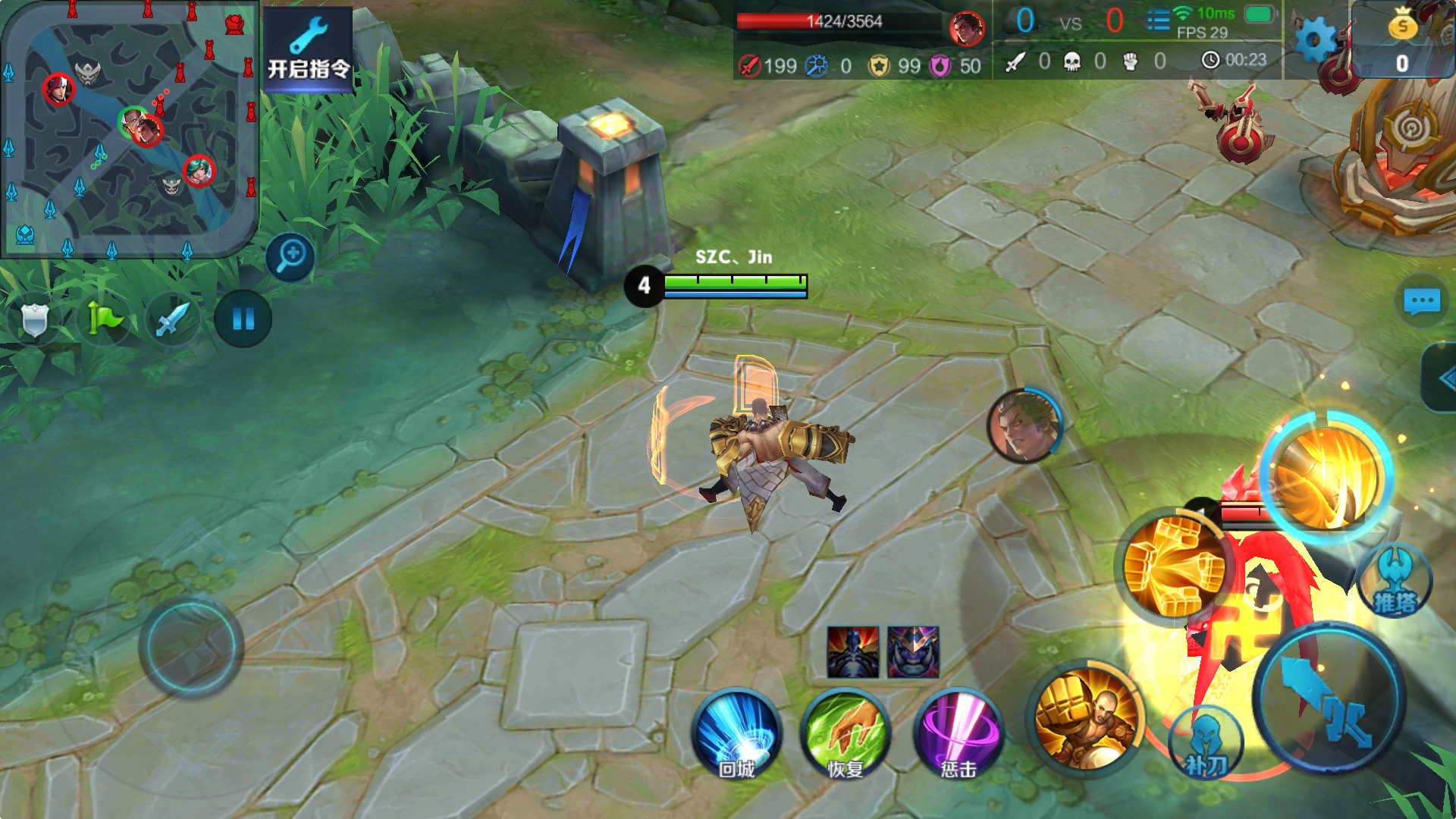Expand the side panel arrow tab

(1441, 378)
